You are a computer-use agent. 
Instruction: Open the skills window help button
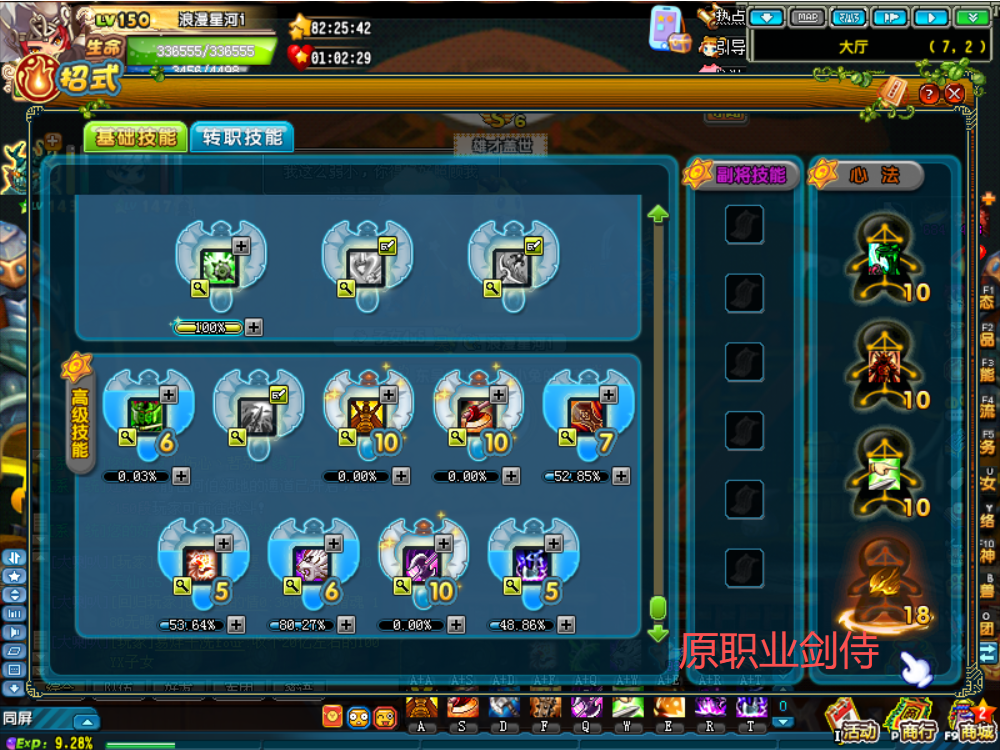coord(929,94)
